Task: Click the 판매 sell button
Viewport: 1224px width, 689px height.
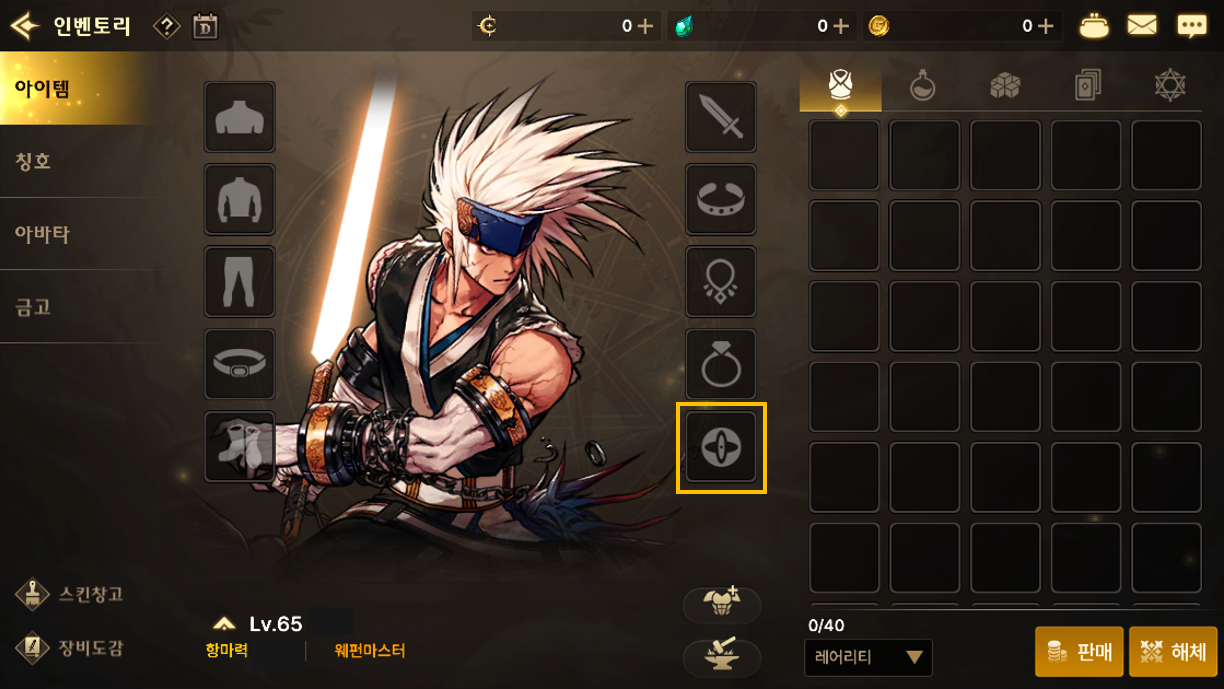Action: tap(1079, 652)
